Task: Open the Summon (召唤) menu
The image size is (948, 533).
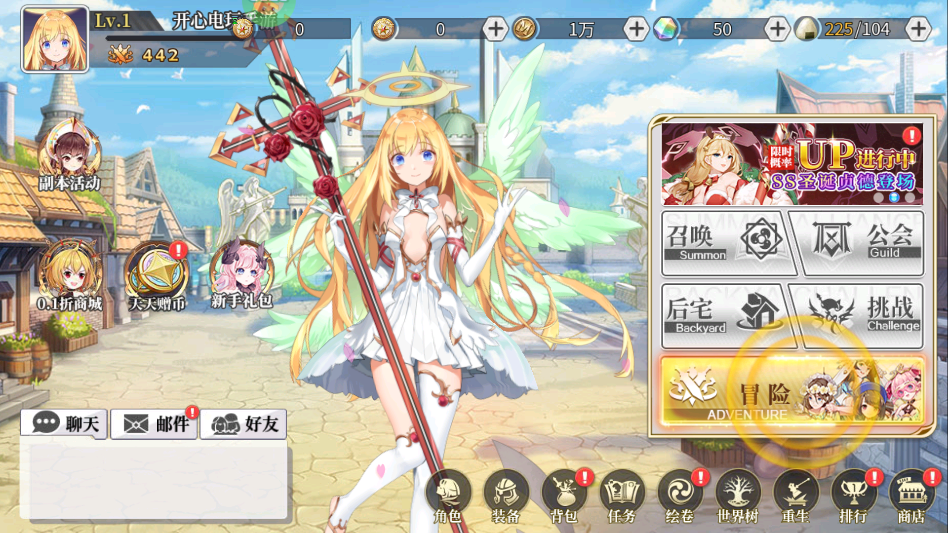Action: [727, 243]
